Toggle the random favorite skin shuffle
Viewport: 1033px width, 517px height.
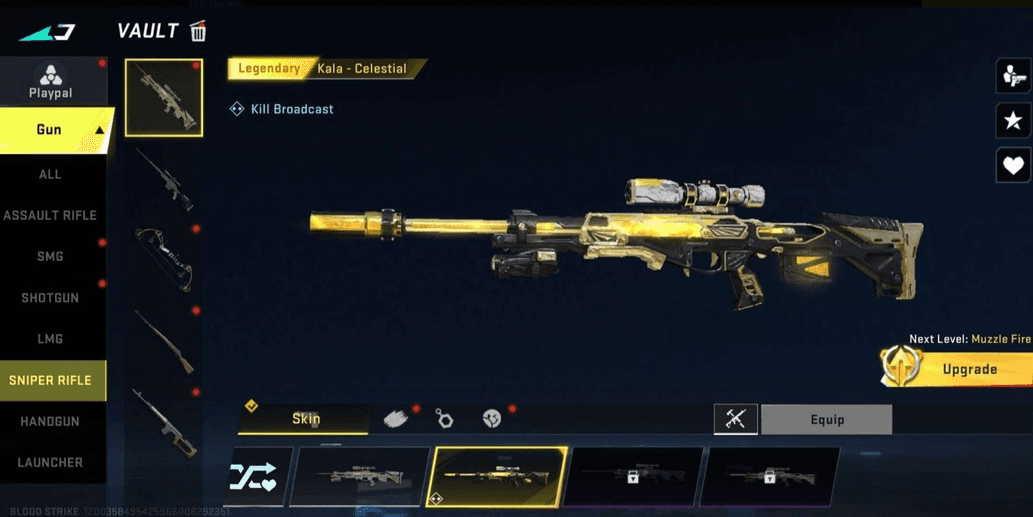(255, 476)
